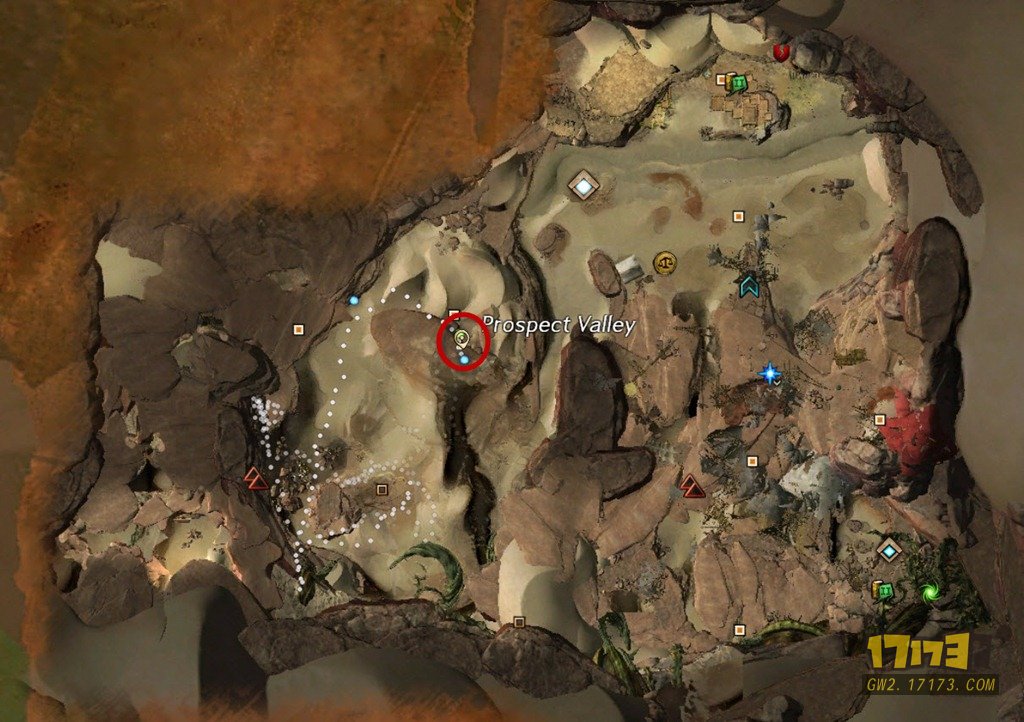
Task: Click the blue starburst marker
Action: pyautogui.click(x=769, y=374)
